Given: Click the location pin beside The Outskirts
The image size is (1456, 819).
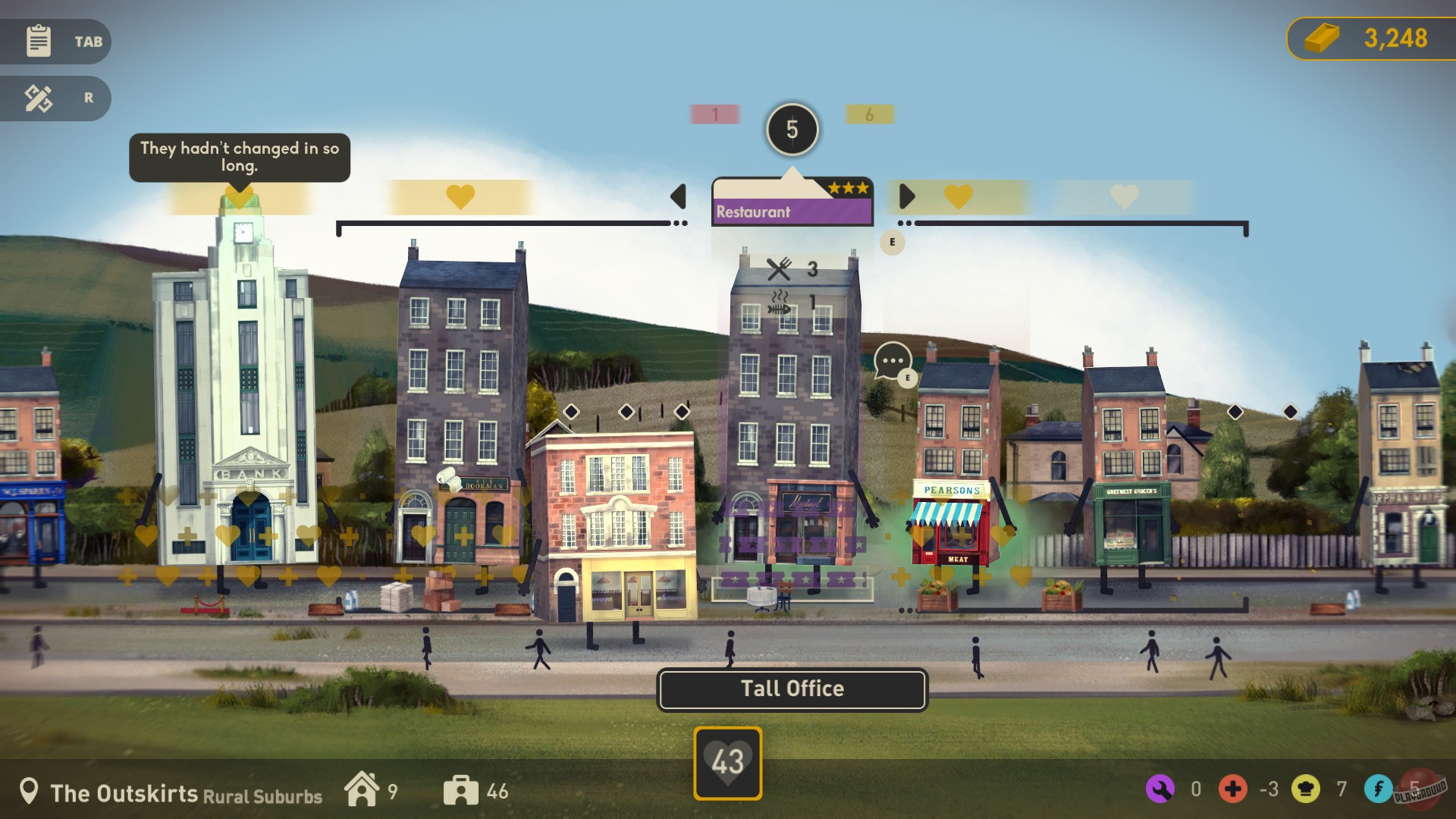Looking at the screenshot, I should 29,791.
